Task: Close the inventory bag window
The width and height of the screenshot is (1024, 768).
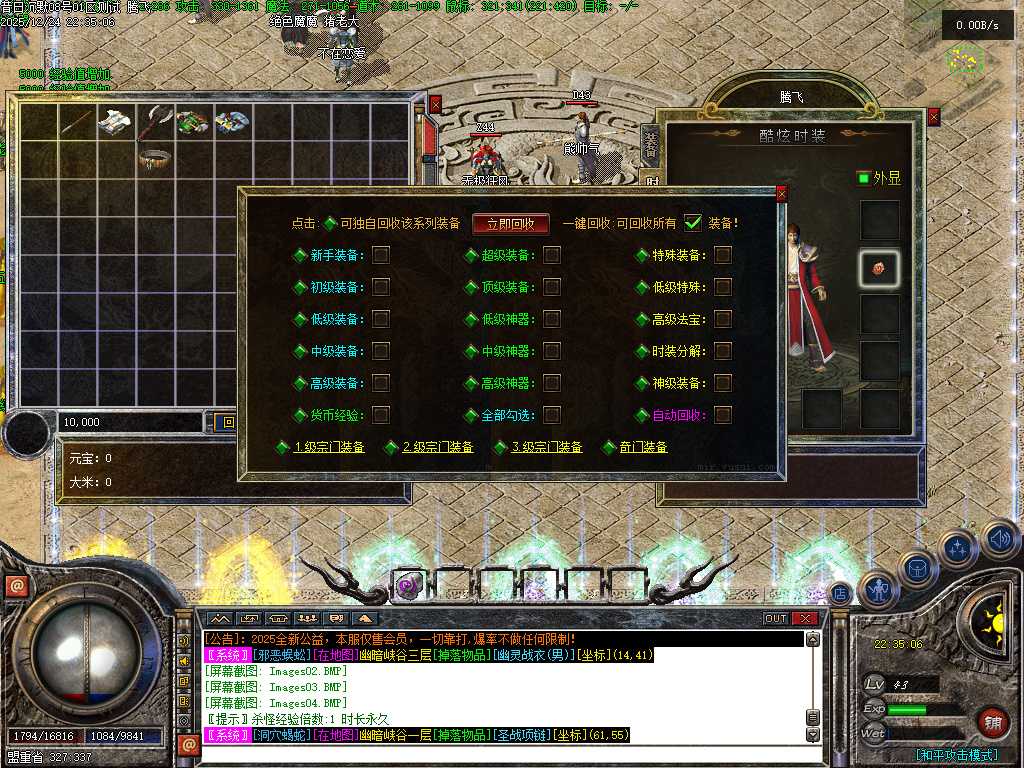Action: point(435,103)
